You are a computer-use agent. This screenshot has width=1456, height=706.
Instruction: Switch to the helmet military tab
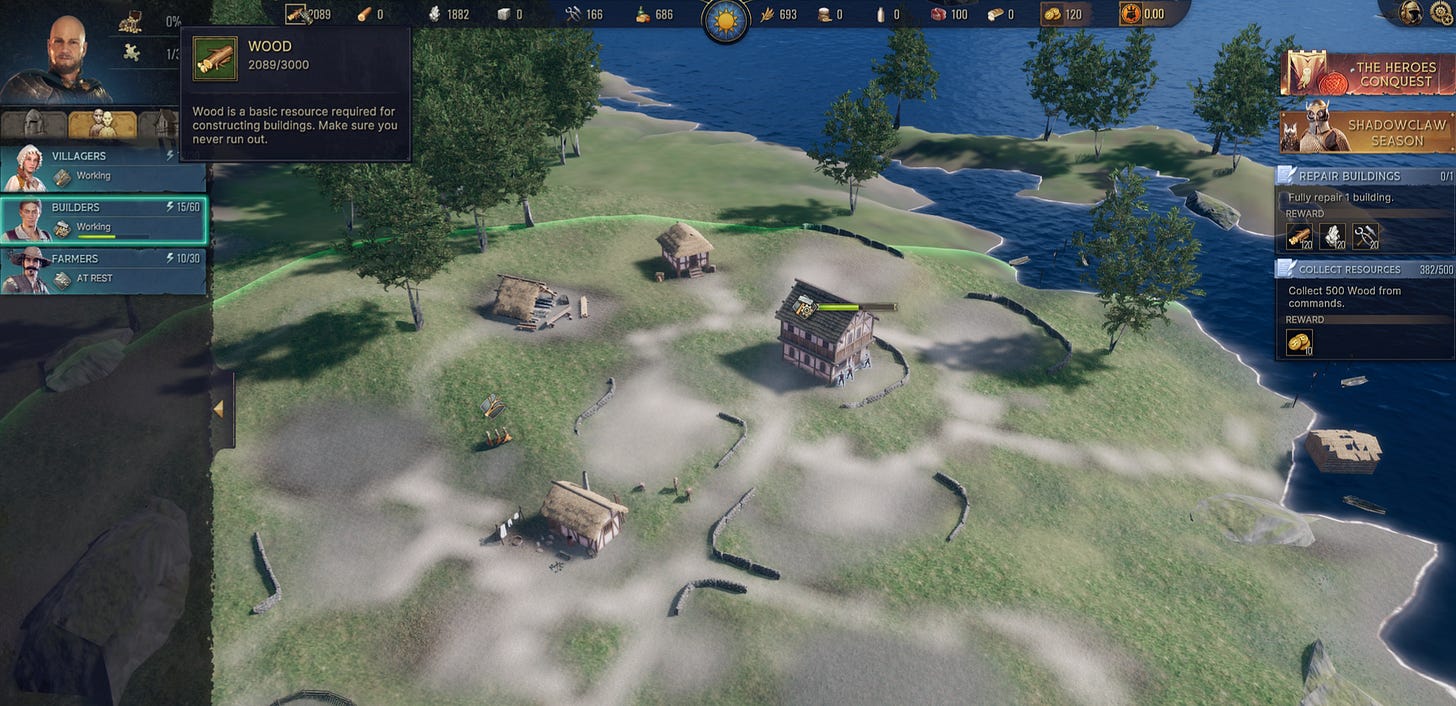33,124
